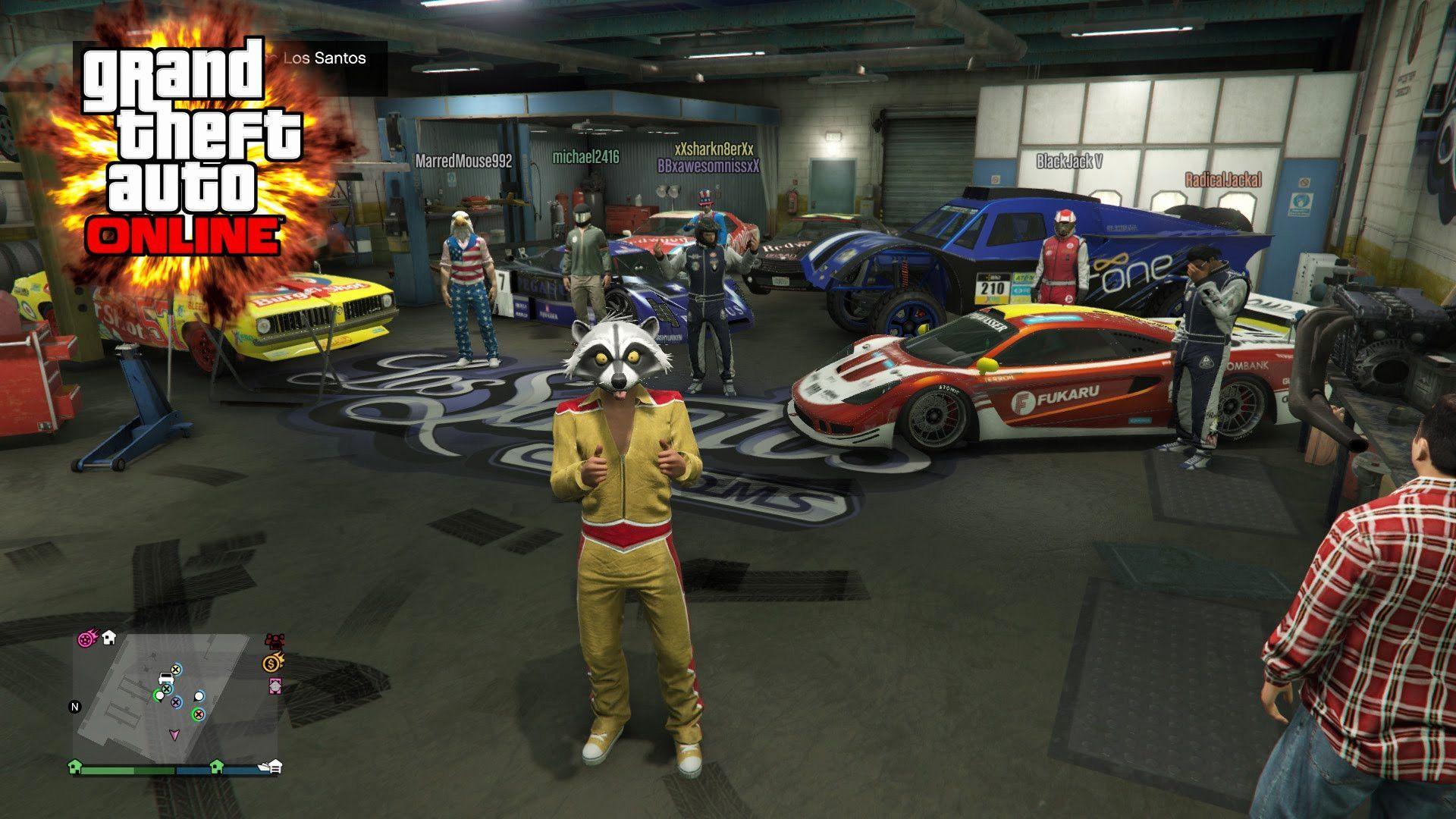Select the pink mask shop icon on the minimap
The height and width of the screenshot is (819, 1456).
coord(275,686)
